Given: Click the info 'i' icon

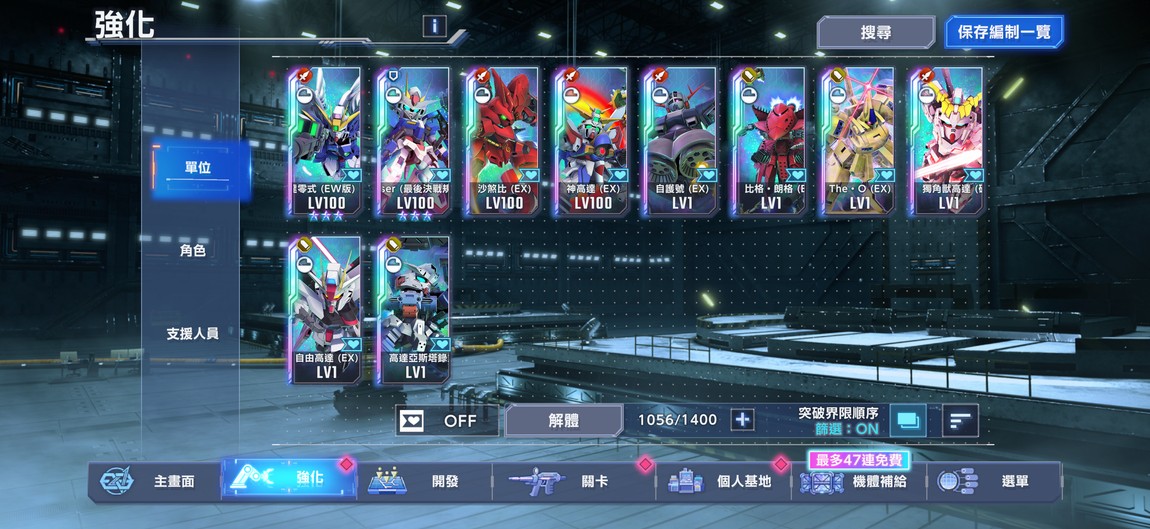Looking at the screenshot, I should coord(434,26).
